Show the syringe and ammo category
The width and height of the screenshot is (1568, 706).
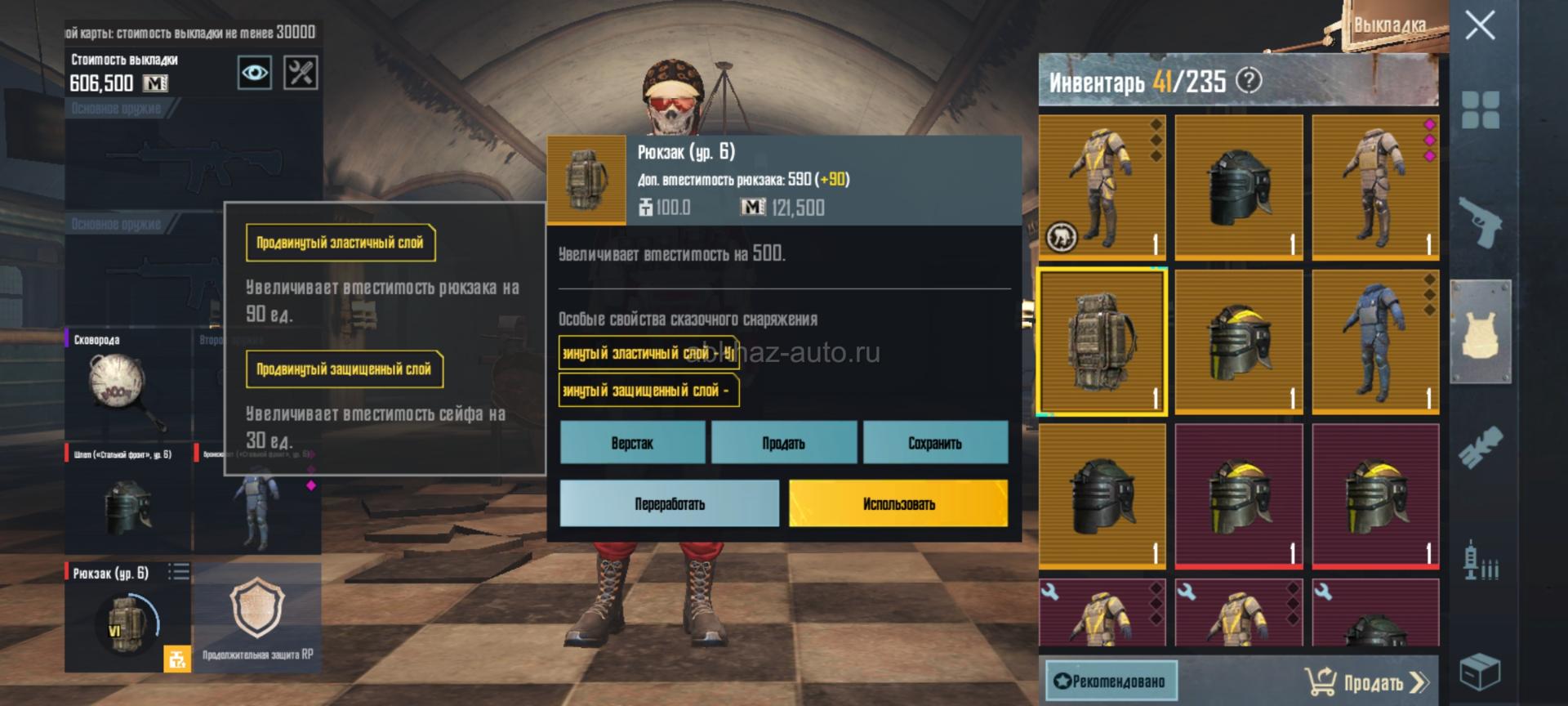click(1480, 561)
